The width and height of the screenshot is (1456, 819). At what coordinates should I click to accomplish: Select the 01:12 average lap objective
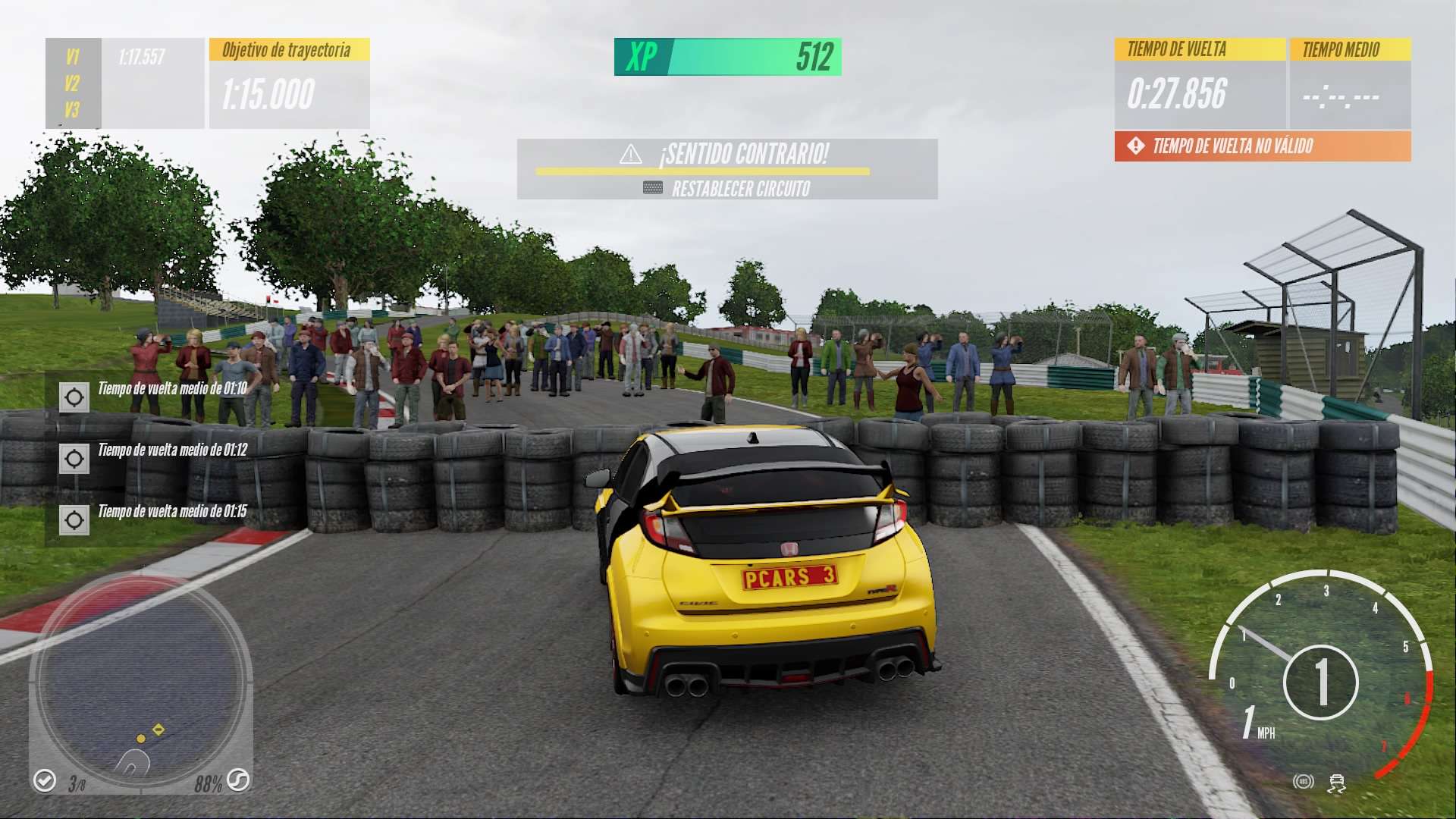[x=74, y=458]
